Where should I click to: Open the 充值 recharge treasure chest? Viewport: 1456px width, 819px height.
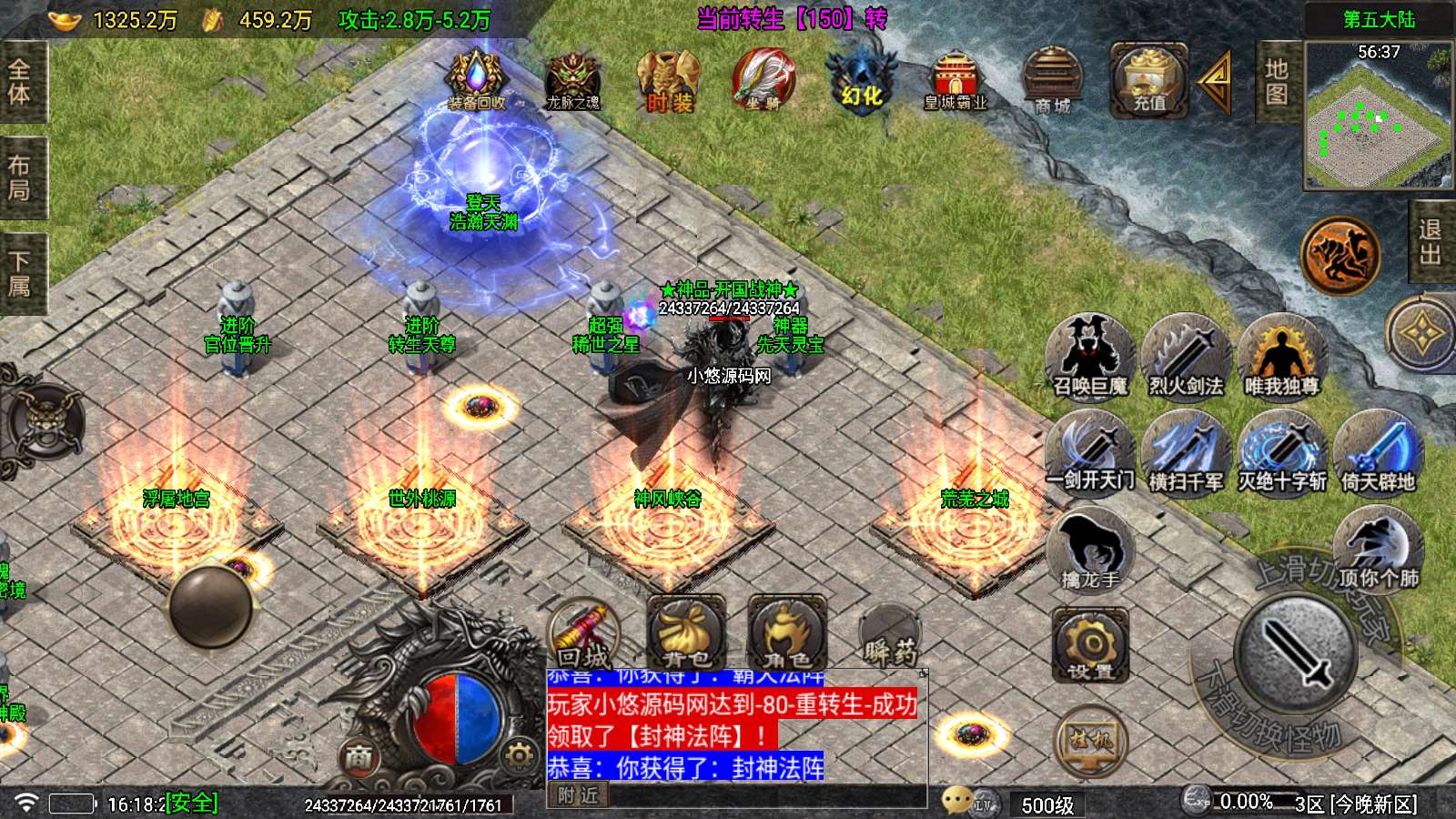pyautogui.click(x=1148, y=80)
